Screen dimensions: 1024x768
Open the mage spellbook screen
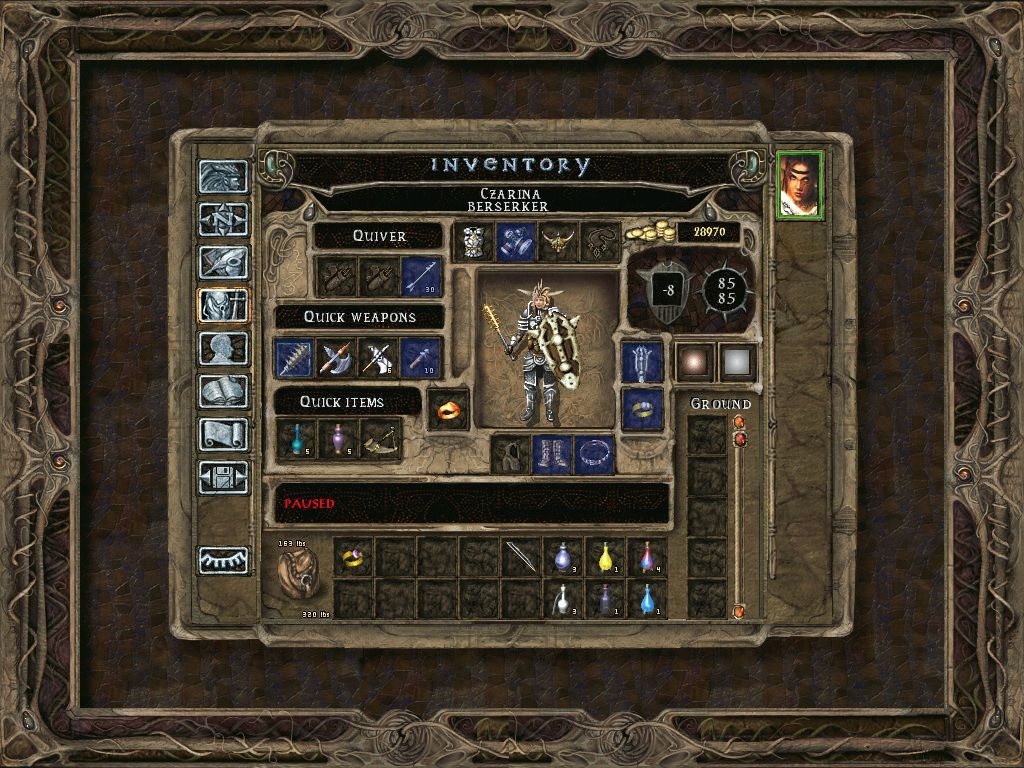223,391
